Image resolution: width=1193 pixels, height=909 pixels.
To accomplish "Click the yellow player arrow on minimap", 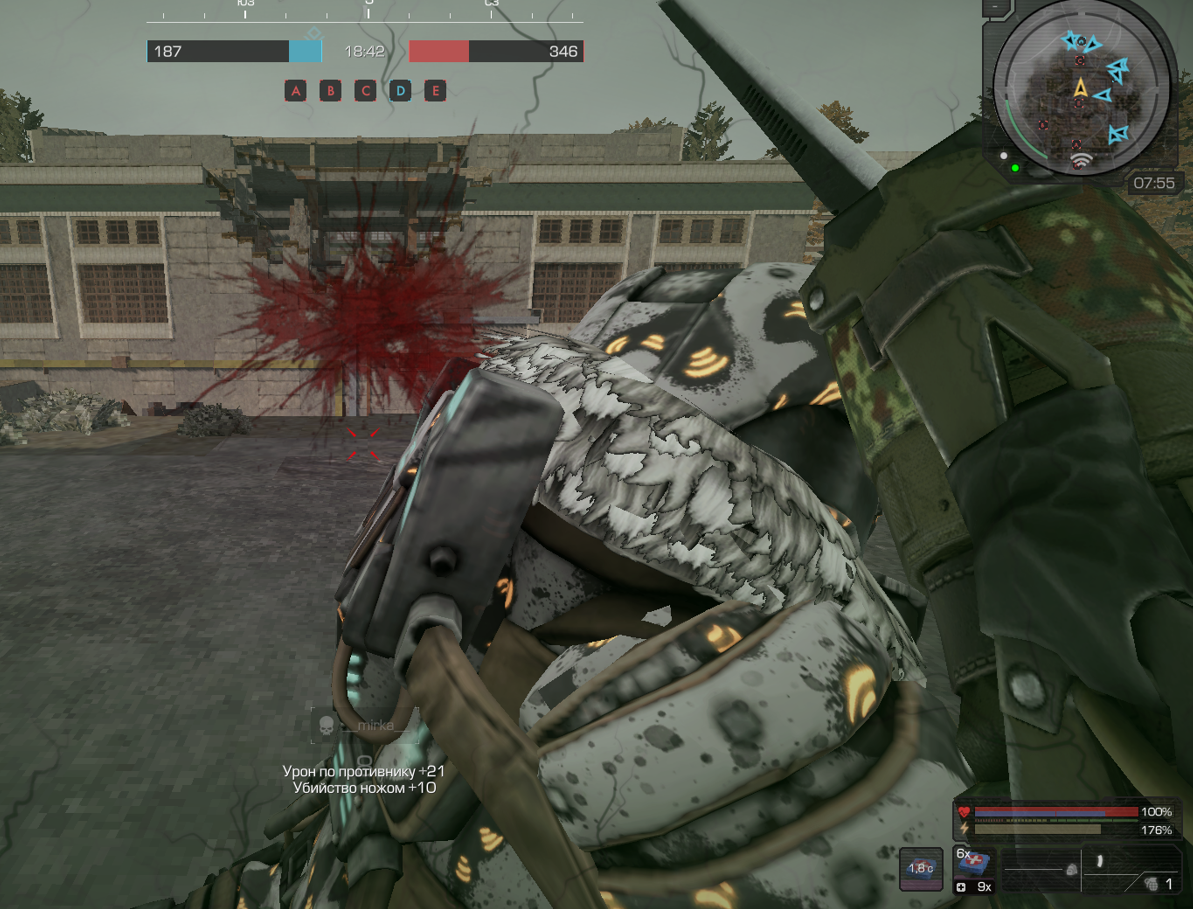I will pyautogui.click(x=1081, y=88).
